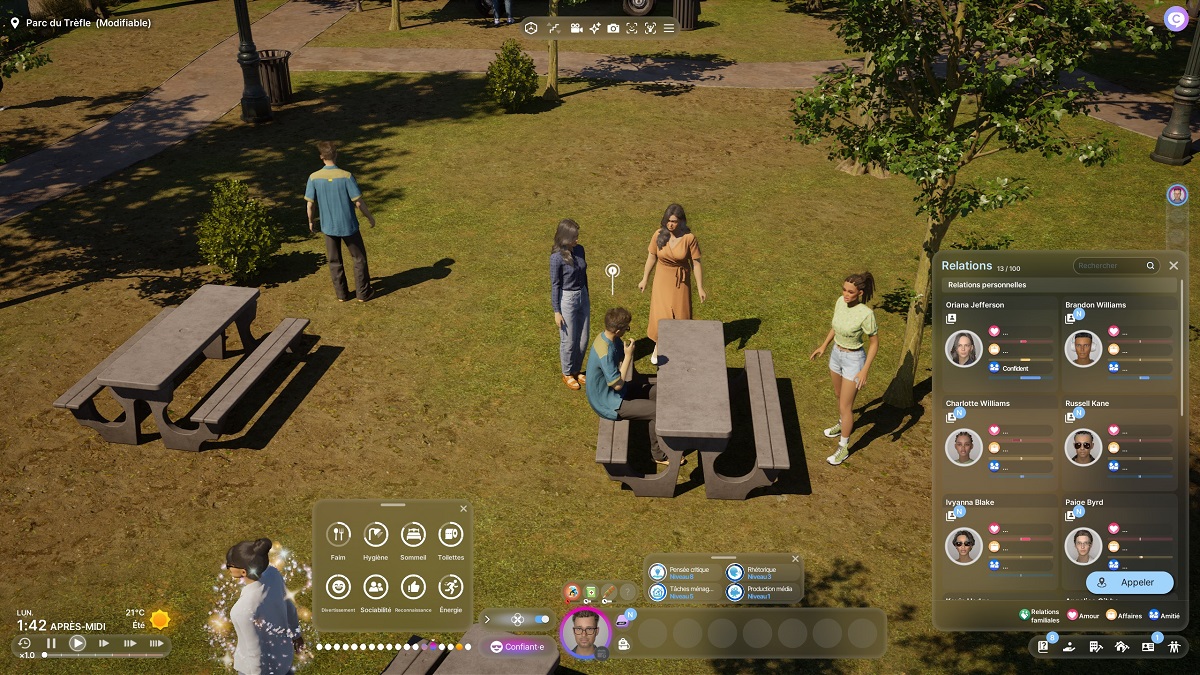The height and width of the screenshot is (675, 1200).
Task: Select Oriana Jefferson's relationship card
Action: point(1000,340)
